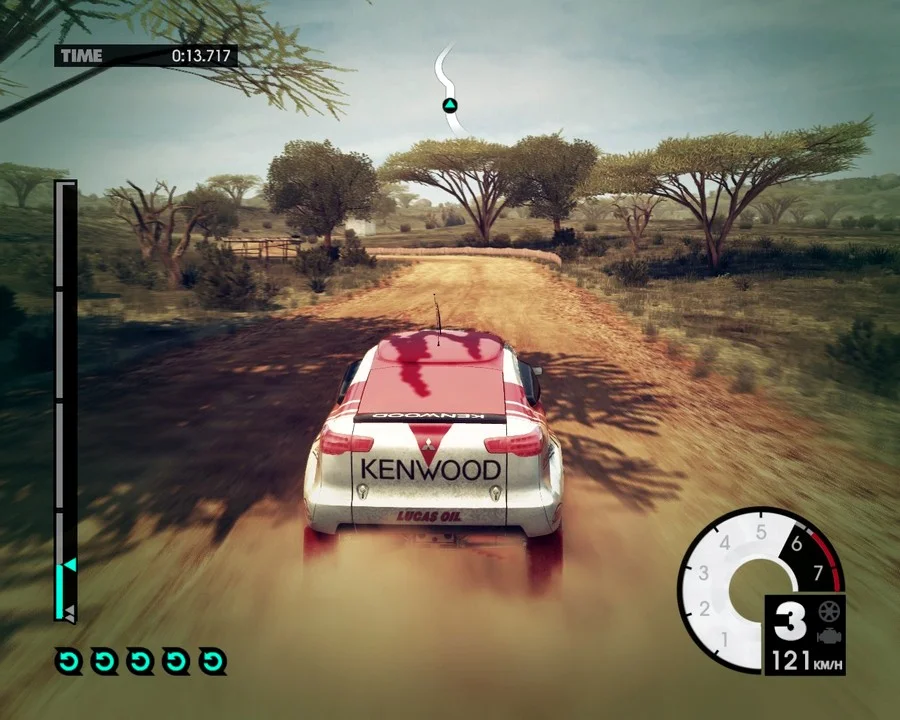Click the upcoming track route map
This screenshot has width=900, height=720.
[449, 90]
